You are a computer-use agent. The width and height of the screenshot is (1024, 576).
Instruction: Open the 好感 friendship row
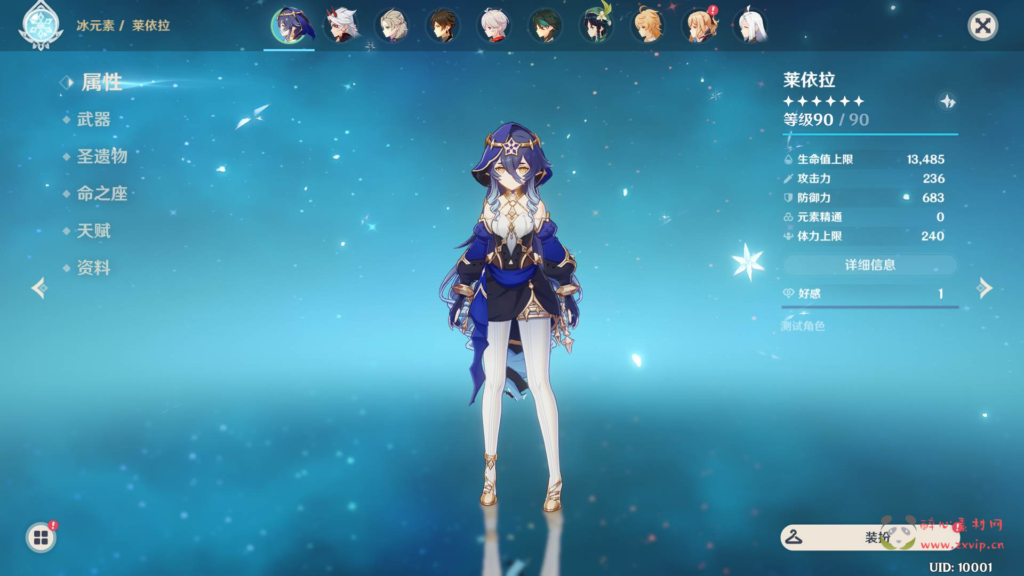[x=869, y=294]
